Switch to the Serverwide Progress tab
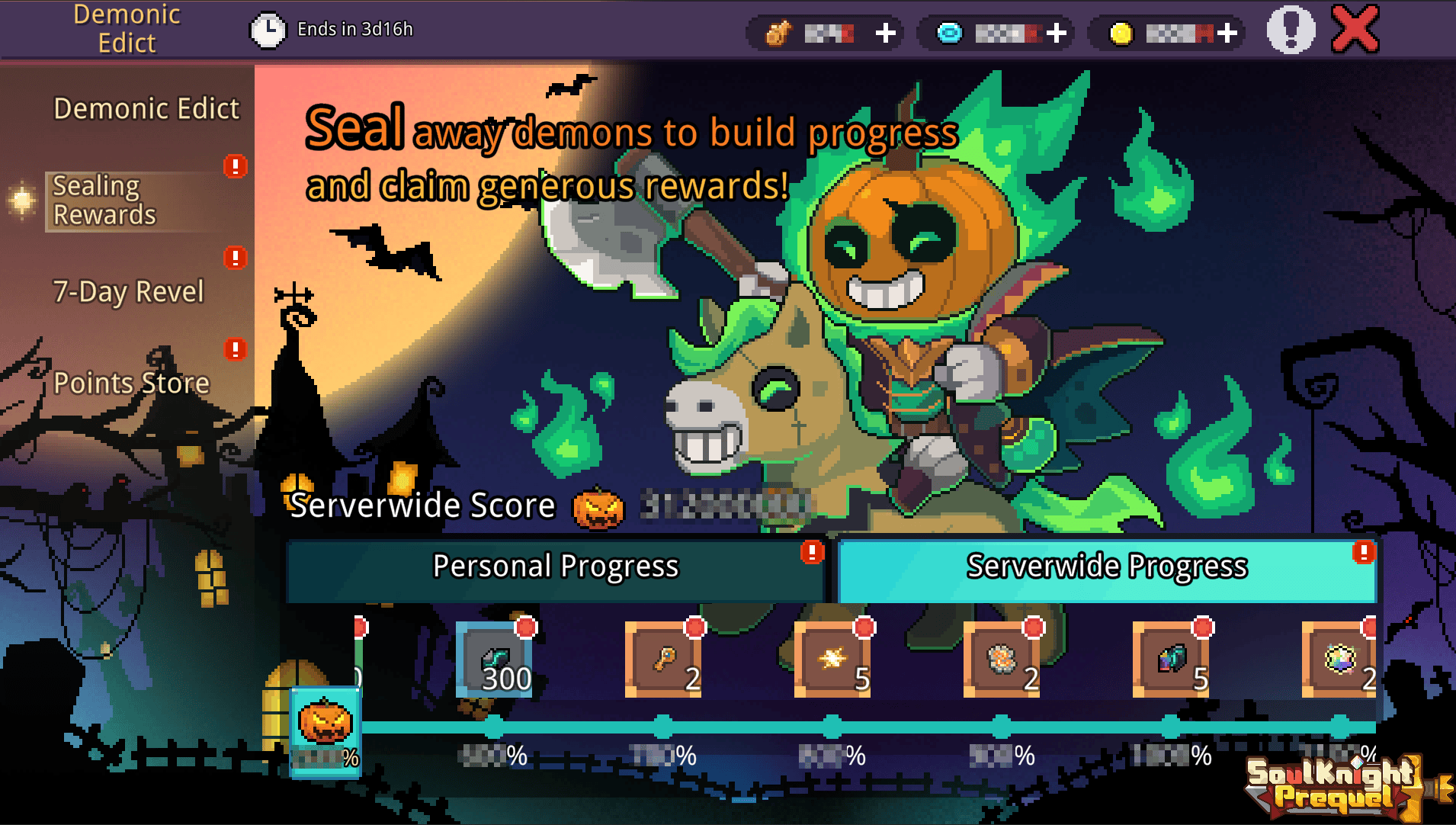The width and height of the screenshot is (1456, 825). 1107,567
